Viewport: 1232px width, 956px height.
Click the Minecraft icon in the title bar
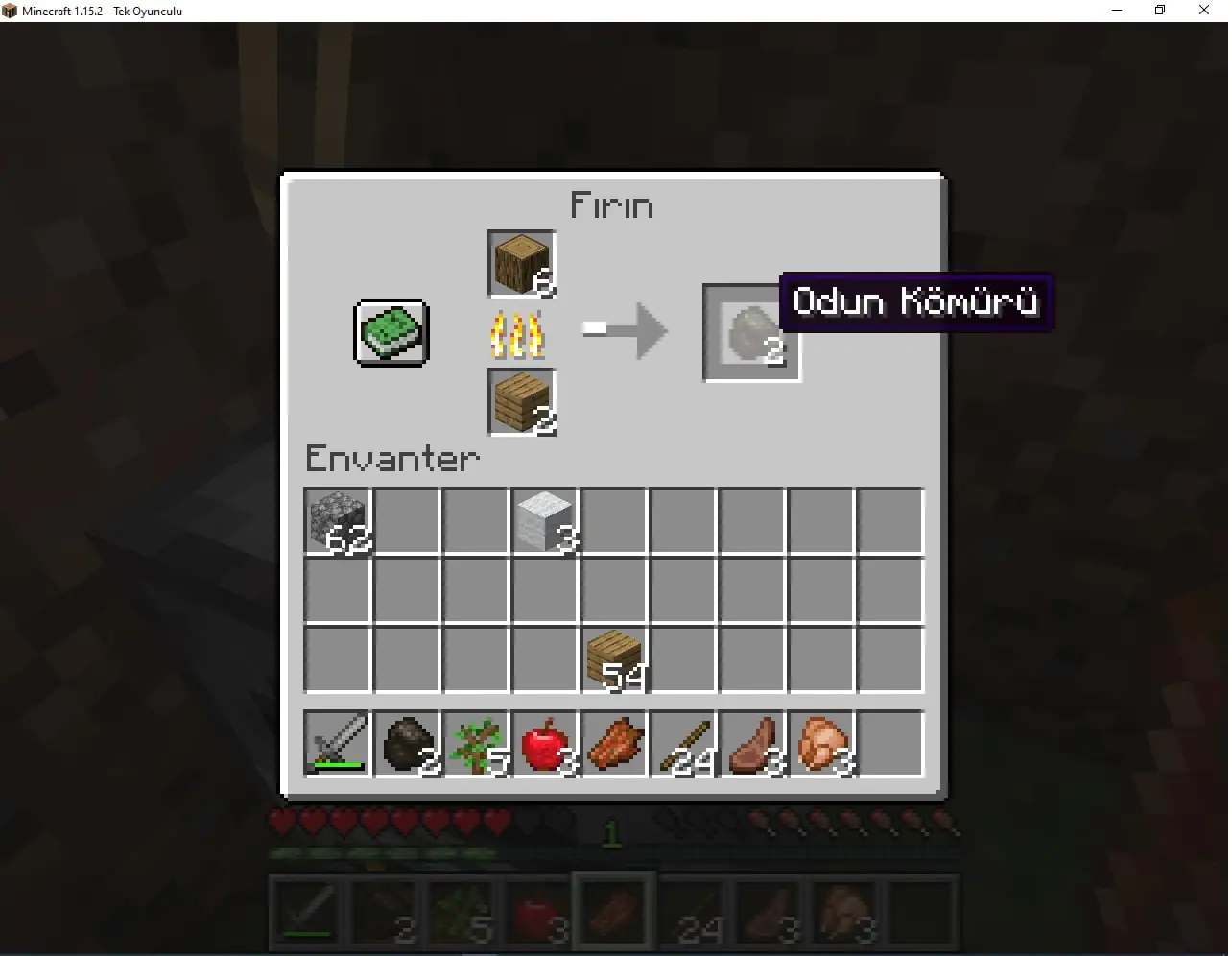10,11
